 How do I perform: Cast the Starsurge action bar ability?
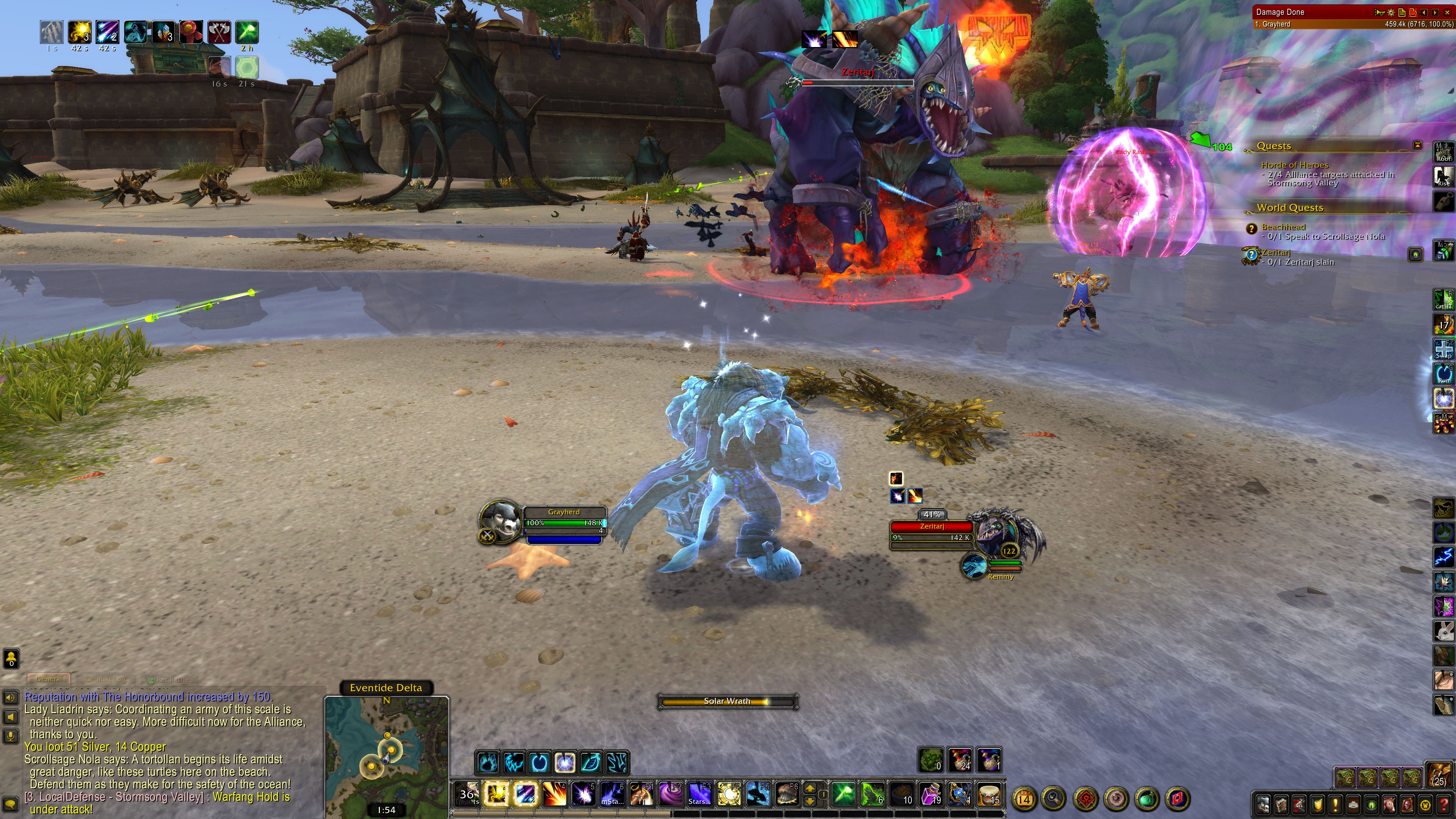699,794
